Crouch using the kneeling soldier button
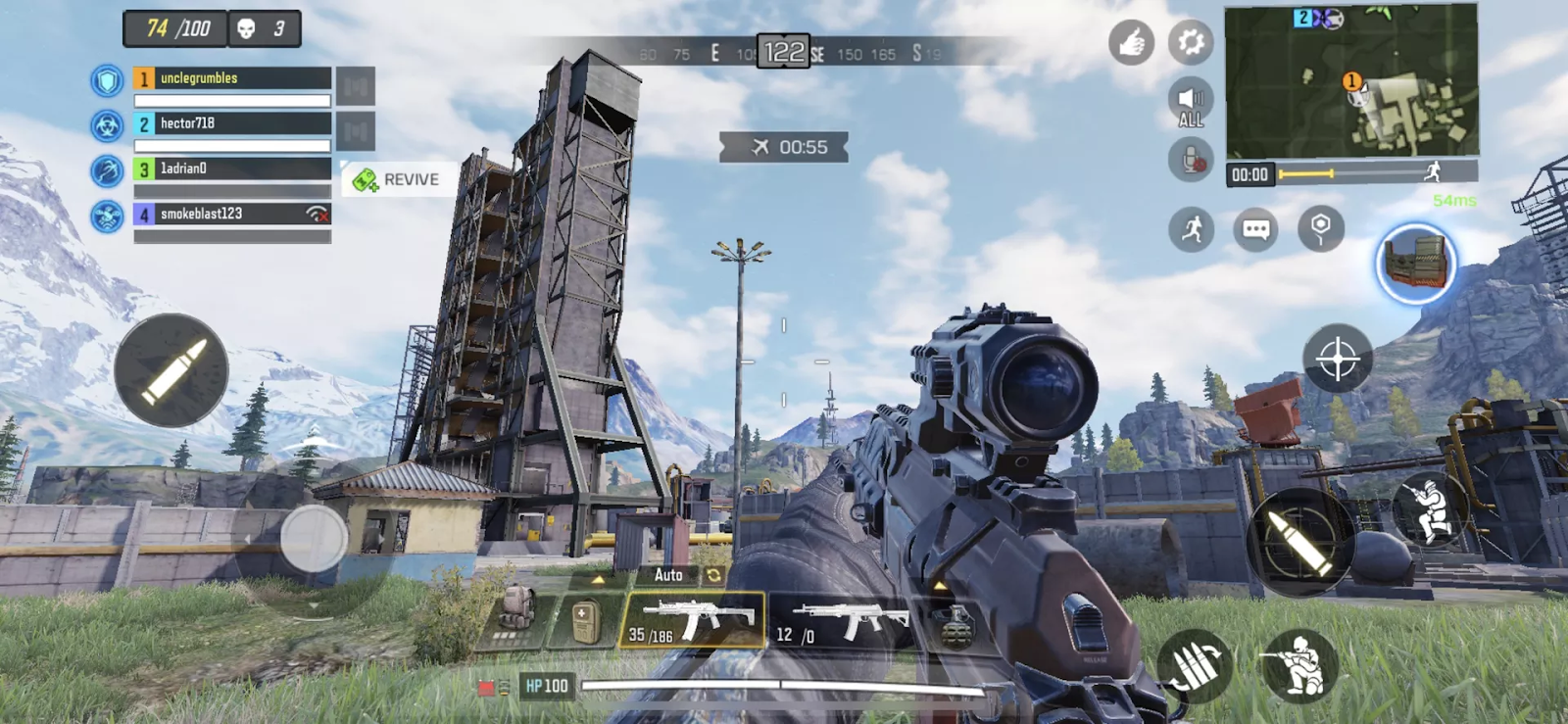Screen dimensions: 1568x724 (x=1298, y=666)
